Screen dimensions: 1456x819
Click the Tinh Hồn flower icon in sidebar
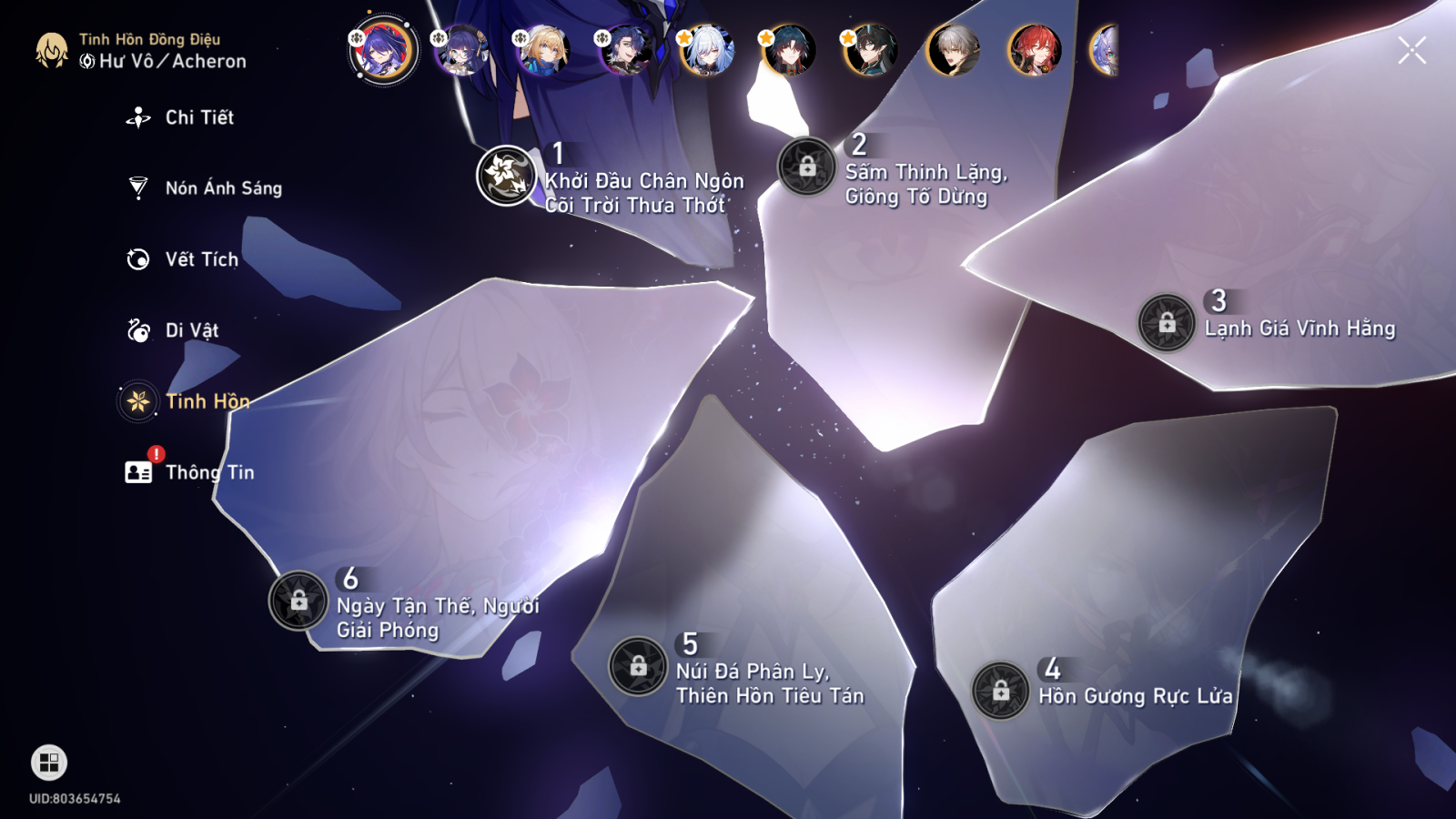click(x=136, y=400)
